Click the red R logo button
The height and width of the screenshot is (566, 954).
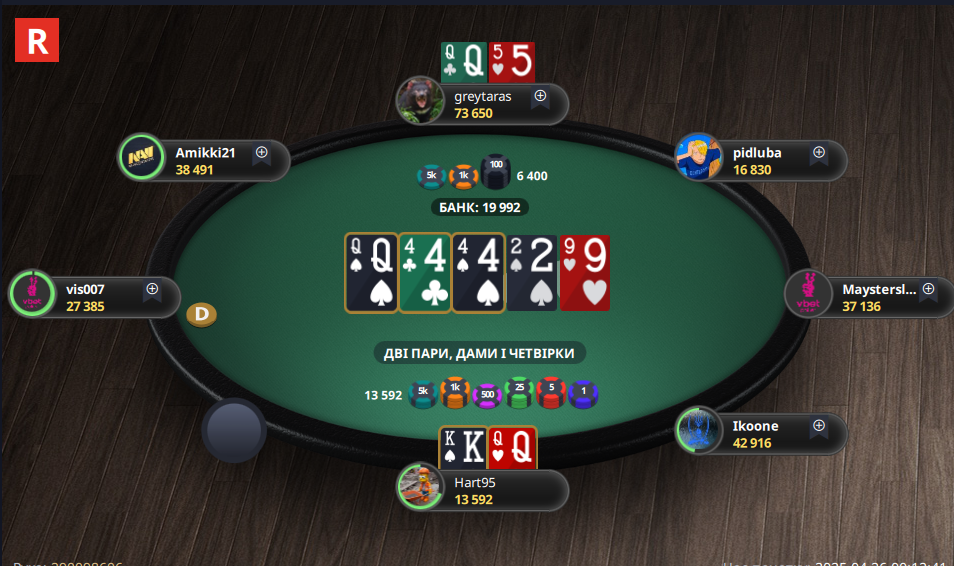click(37, 40)
